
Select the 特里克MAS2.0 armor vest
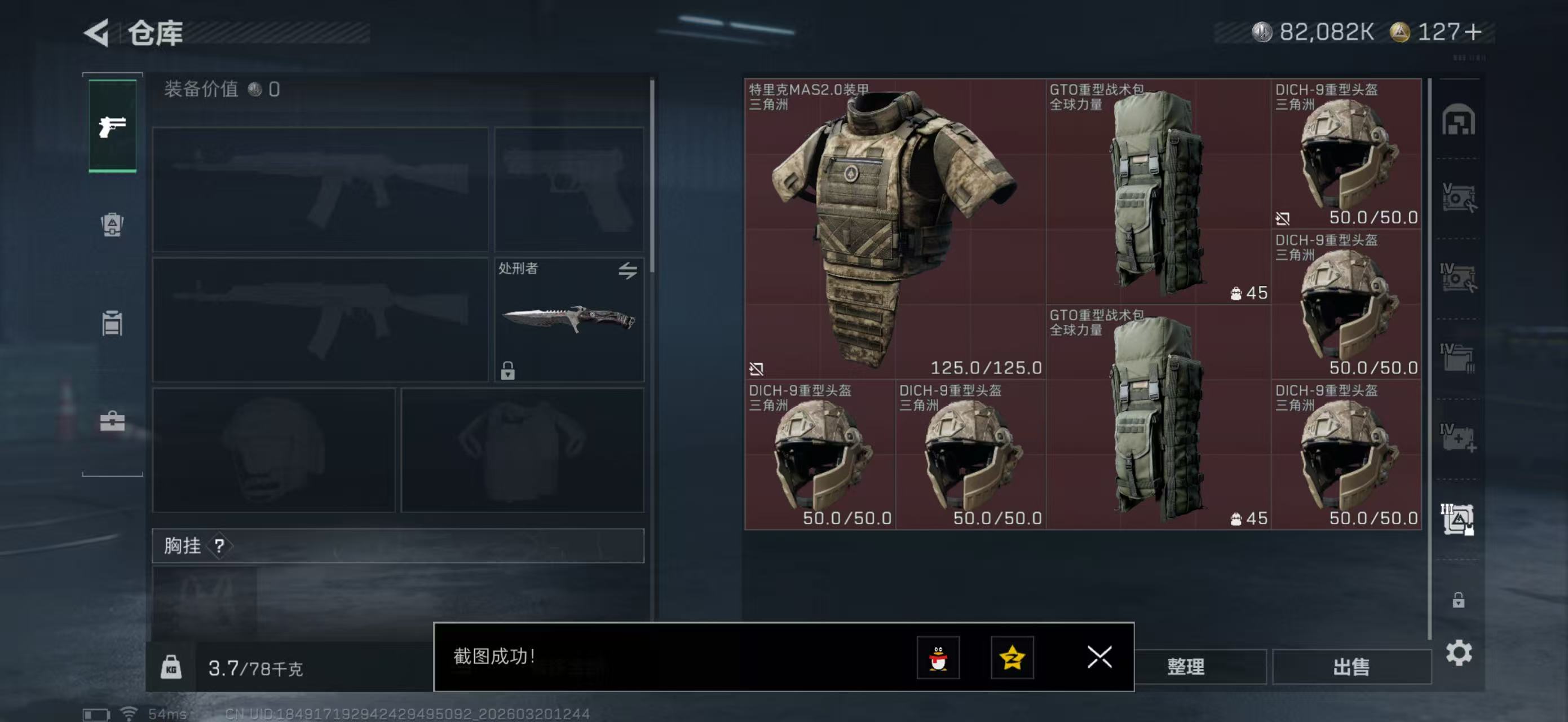[x=895, y=229]
